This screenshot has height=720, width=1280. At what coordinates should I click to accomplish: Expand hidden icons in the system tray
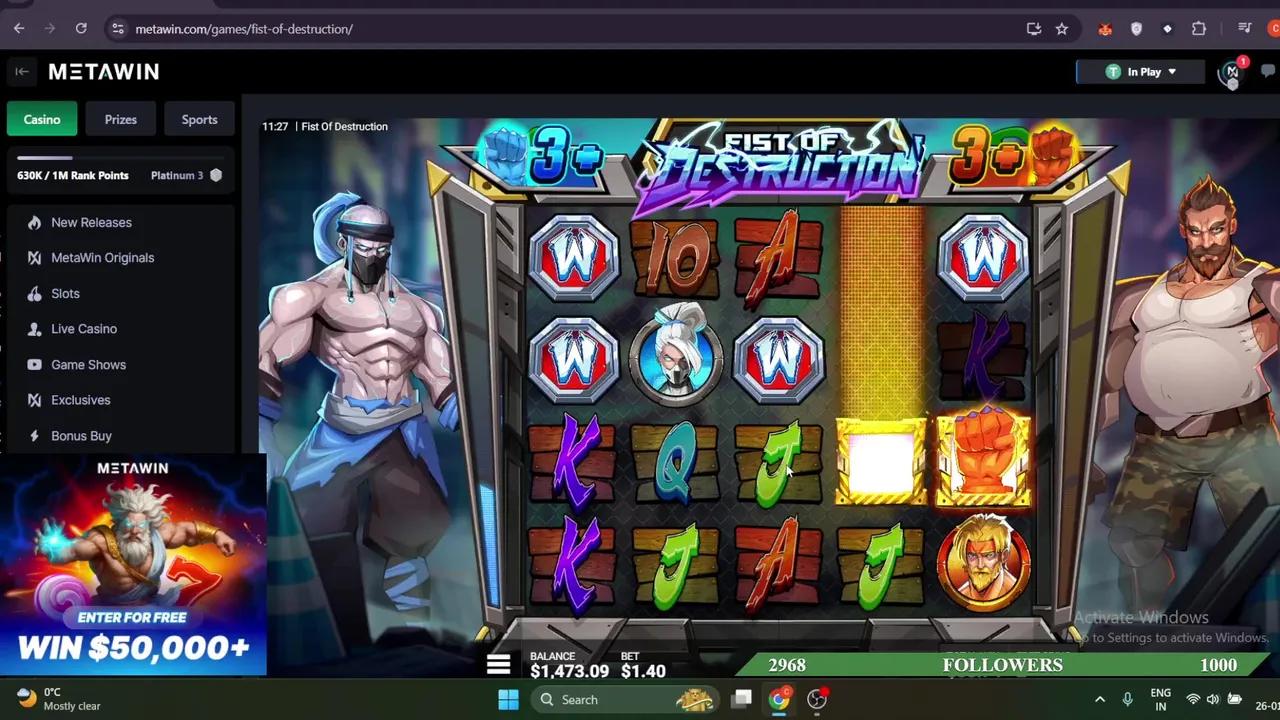pos(1100,699)
